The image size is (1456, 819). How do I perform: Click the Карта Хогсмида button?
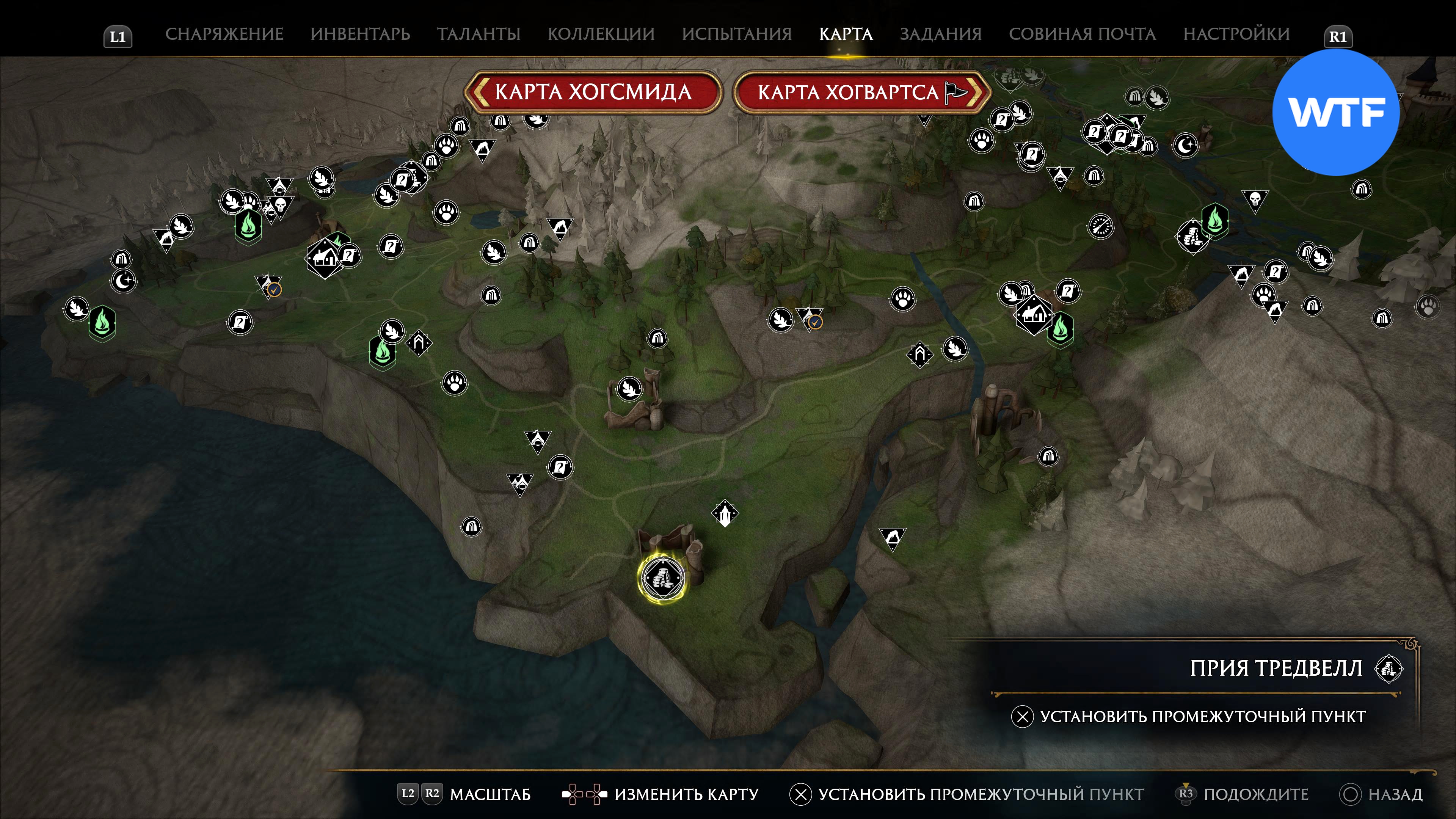[x=593, y=92]
